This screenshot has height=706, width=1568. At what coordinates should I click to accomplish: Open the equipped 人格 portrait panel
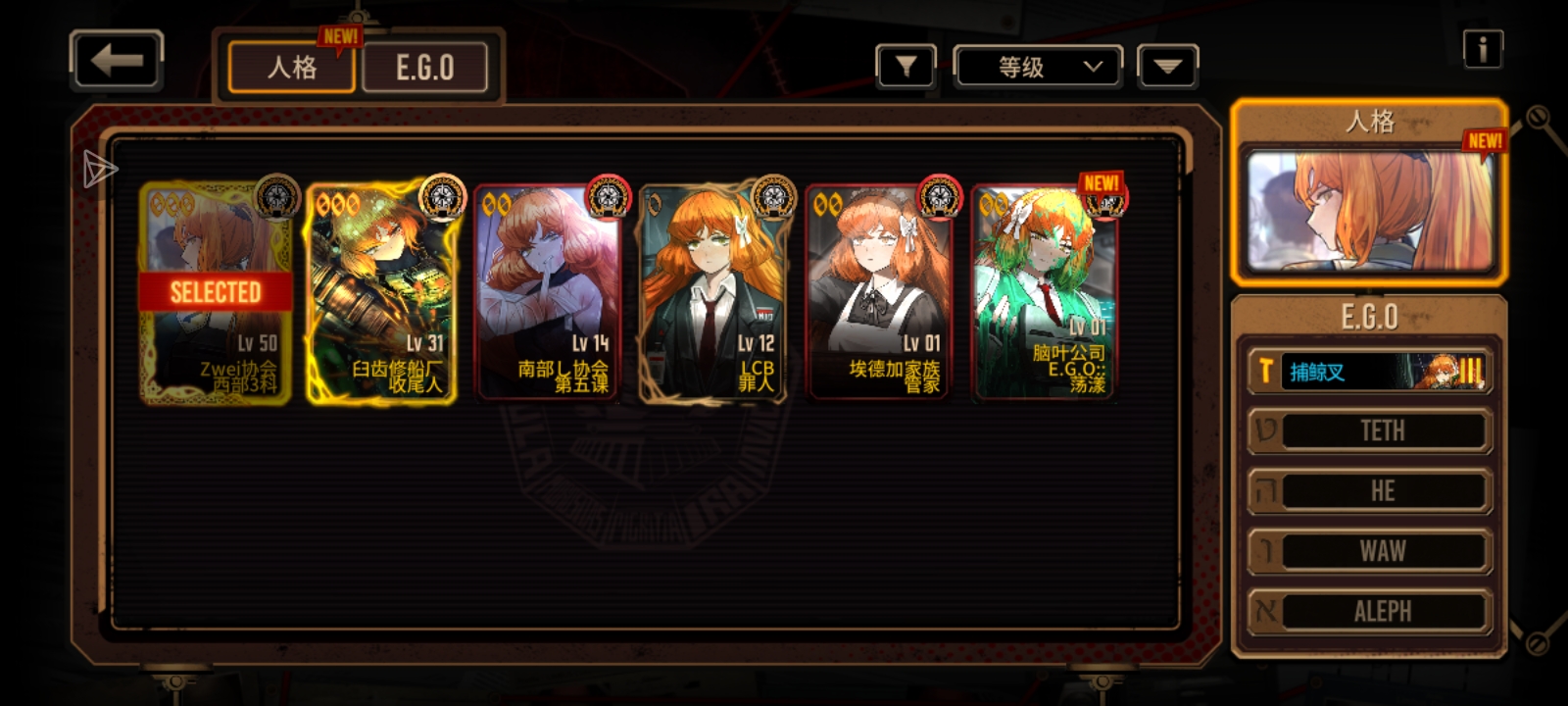point(1369,211)
